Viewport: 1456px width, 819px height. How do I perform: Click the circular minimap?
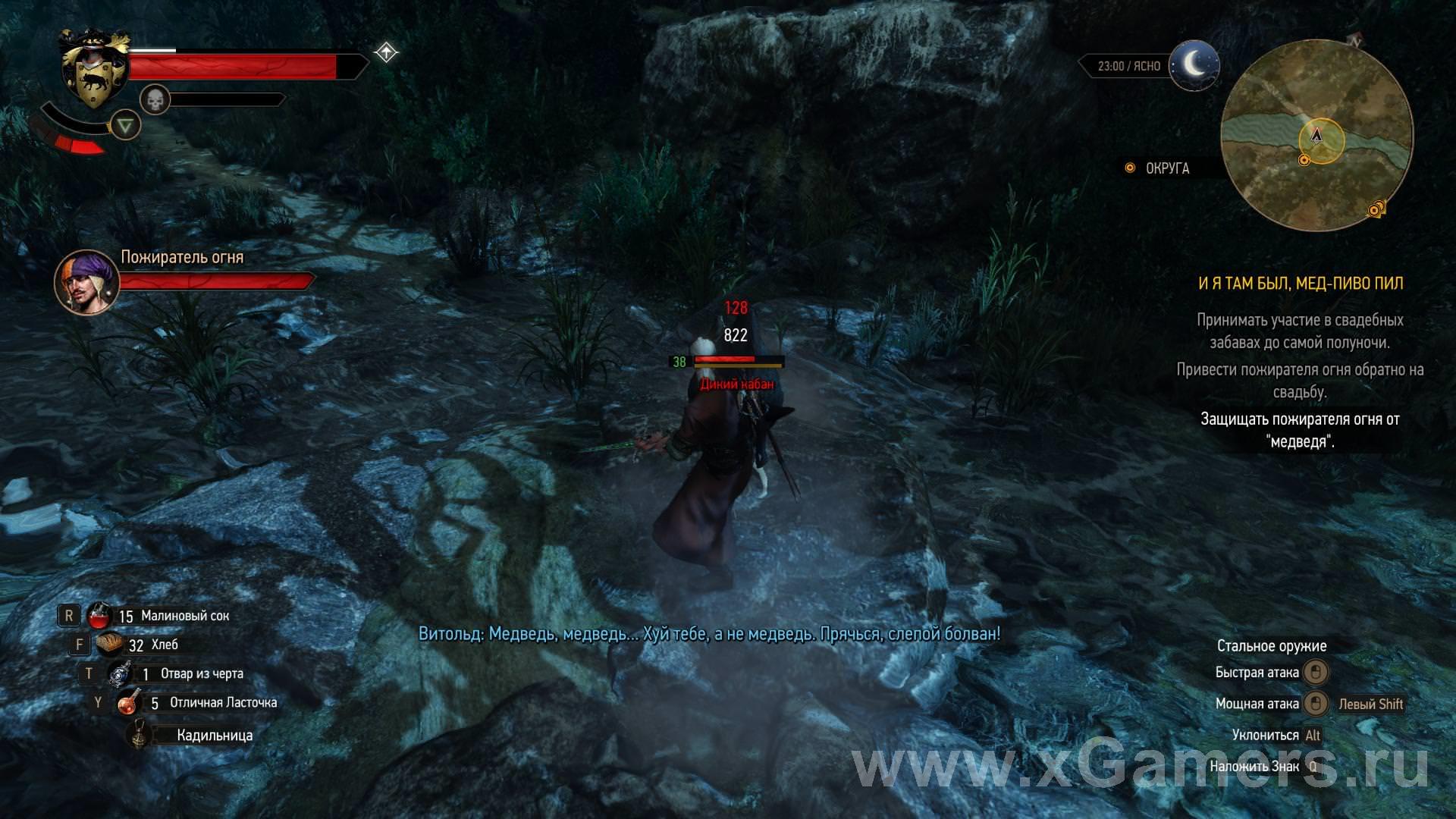click(1317, 136)
